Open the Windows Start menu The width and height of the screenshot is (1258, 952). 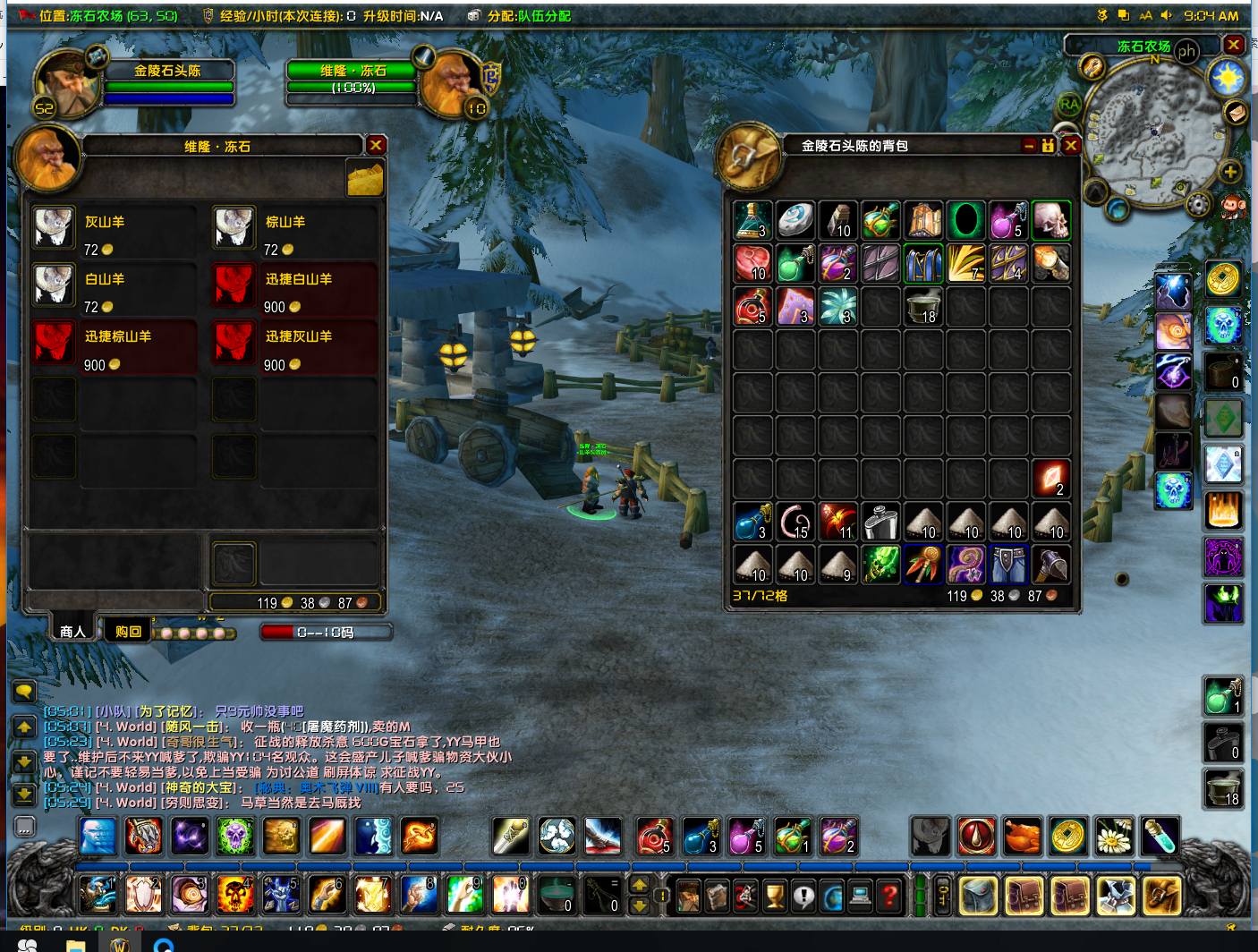pyautogui.click(x=28, y=945)
